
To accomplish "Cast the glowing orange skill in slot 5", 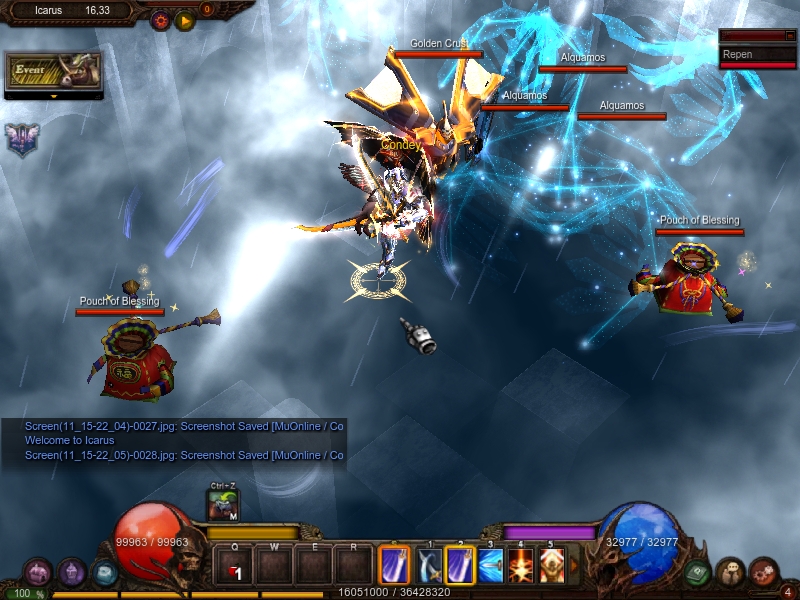I will (x=551, y=566).
